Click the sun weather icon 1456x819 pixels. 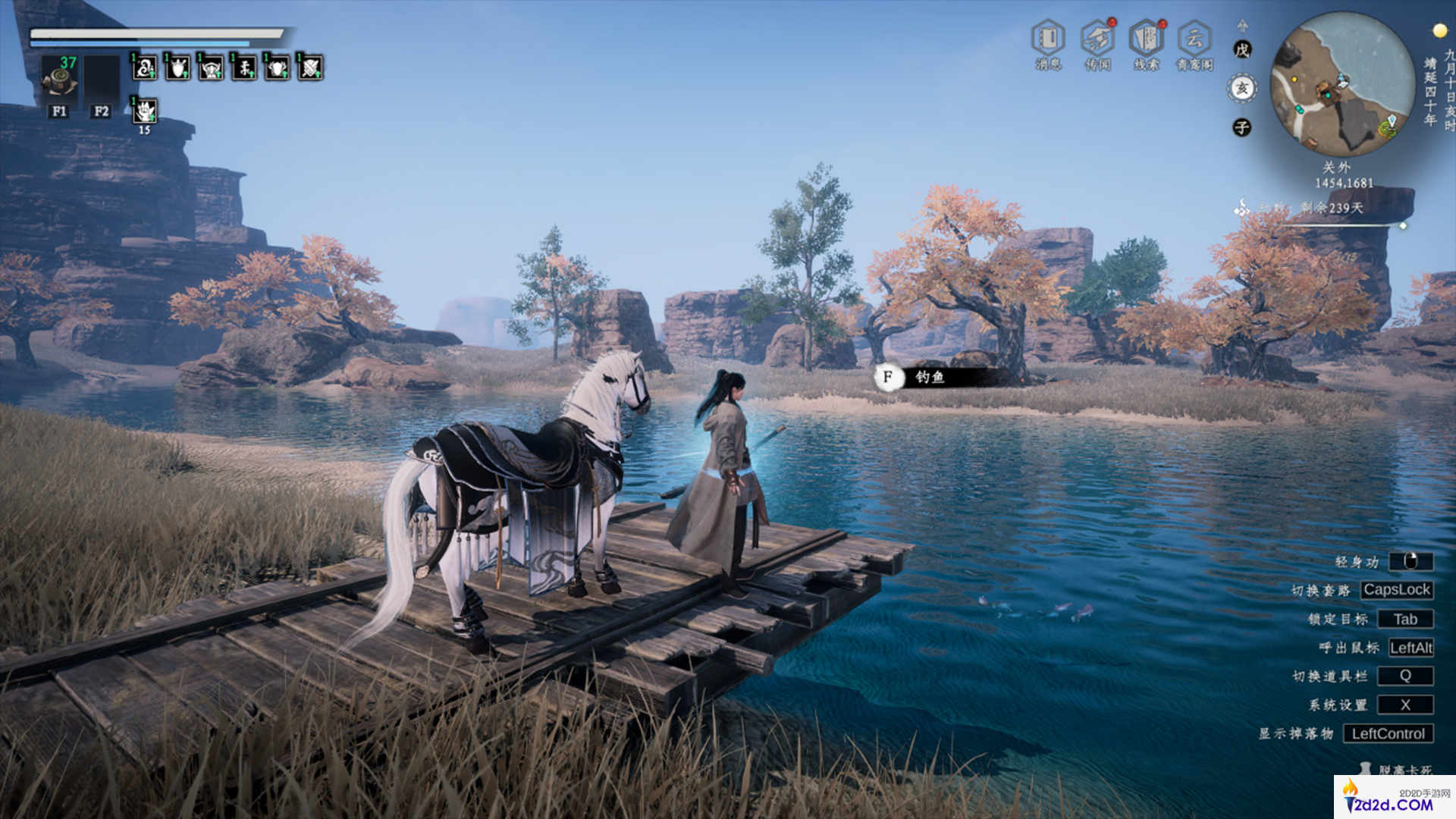coord(1439,30)
